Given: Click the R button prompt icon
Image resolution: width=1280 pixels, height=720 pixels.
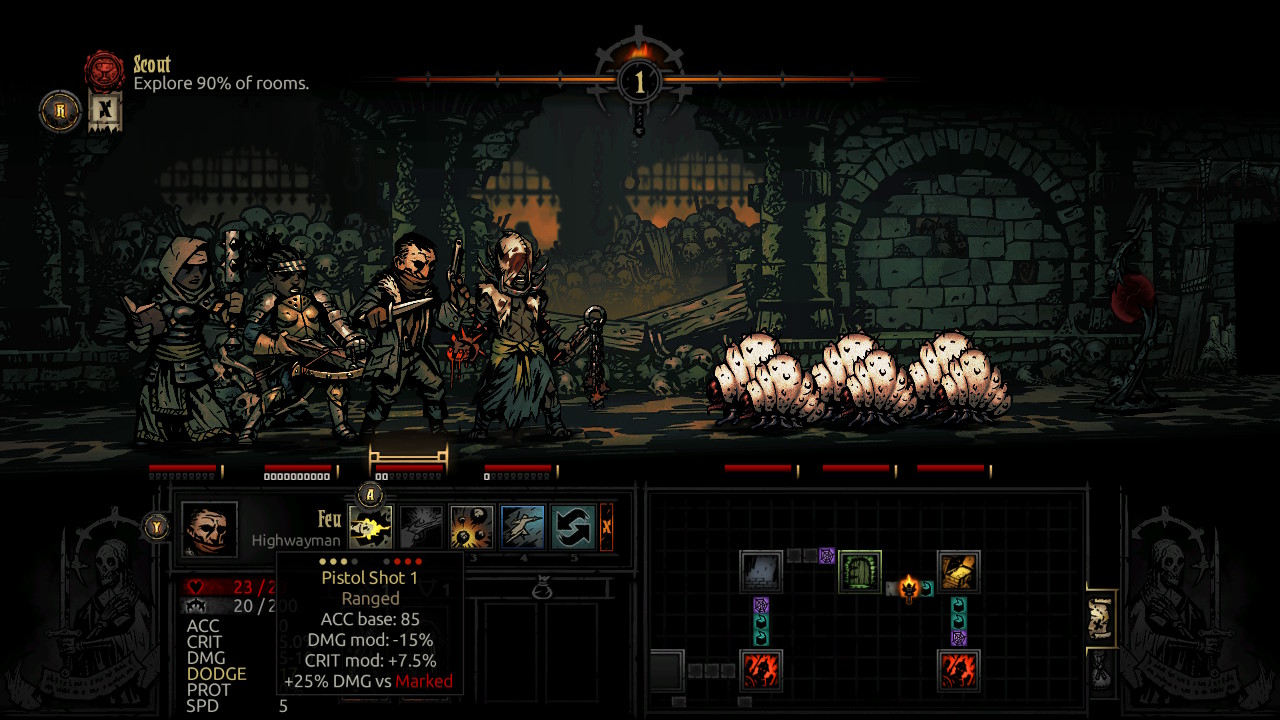Looking at the screenshot, I should 60,112.
